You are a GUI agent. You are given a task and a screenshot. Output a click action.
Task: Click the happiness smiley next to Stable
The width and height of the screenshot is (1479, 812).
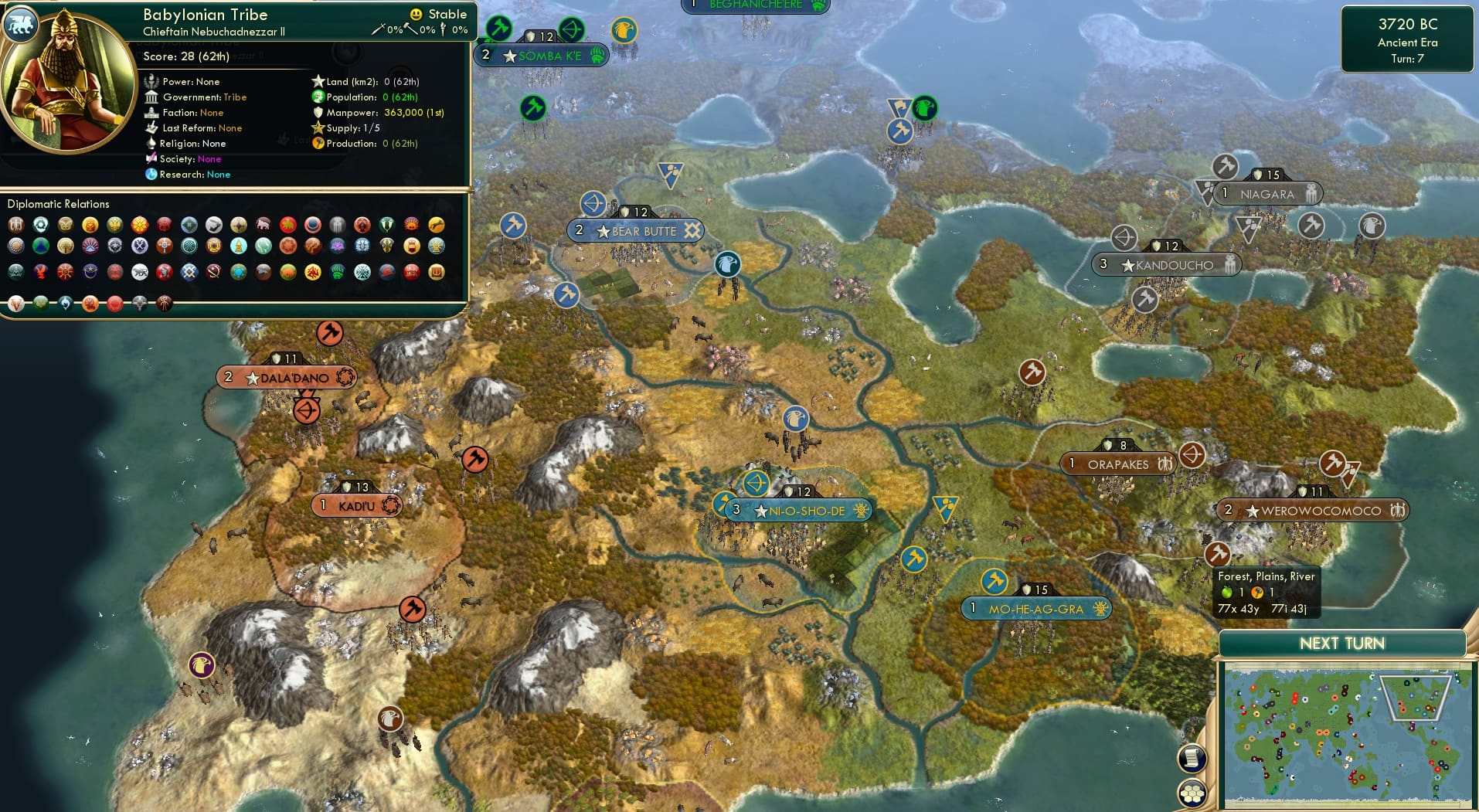(x=416, y=14)
